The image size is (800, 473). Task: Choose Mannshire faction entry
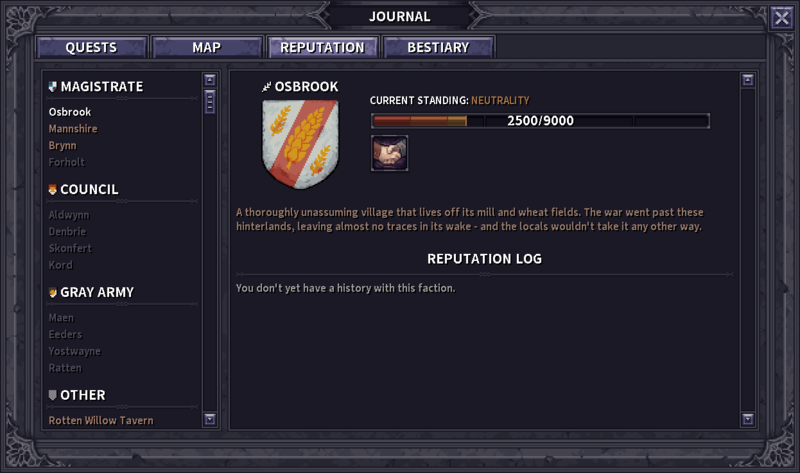tap(73, 129)
